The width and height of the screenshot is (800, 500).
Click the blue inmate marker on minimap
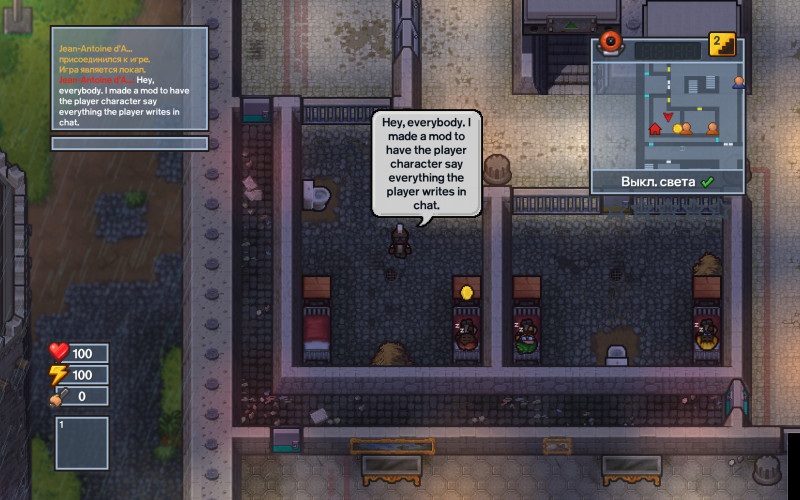point(739,82)
